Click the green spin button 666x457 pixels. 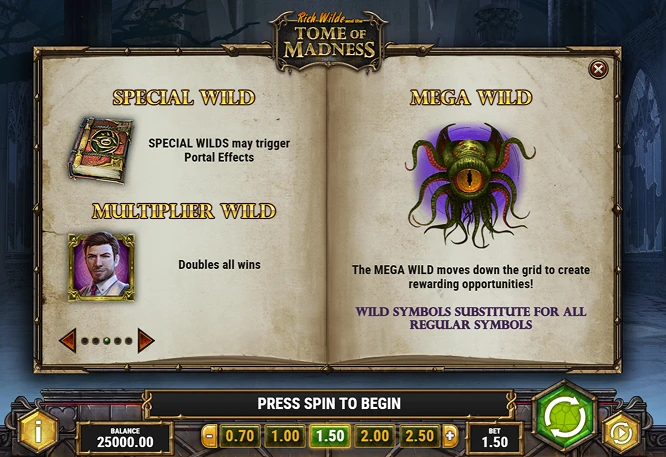tap(563, 416)
